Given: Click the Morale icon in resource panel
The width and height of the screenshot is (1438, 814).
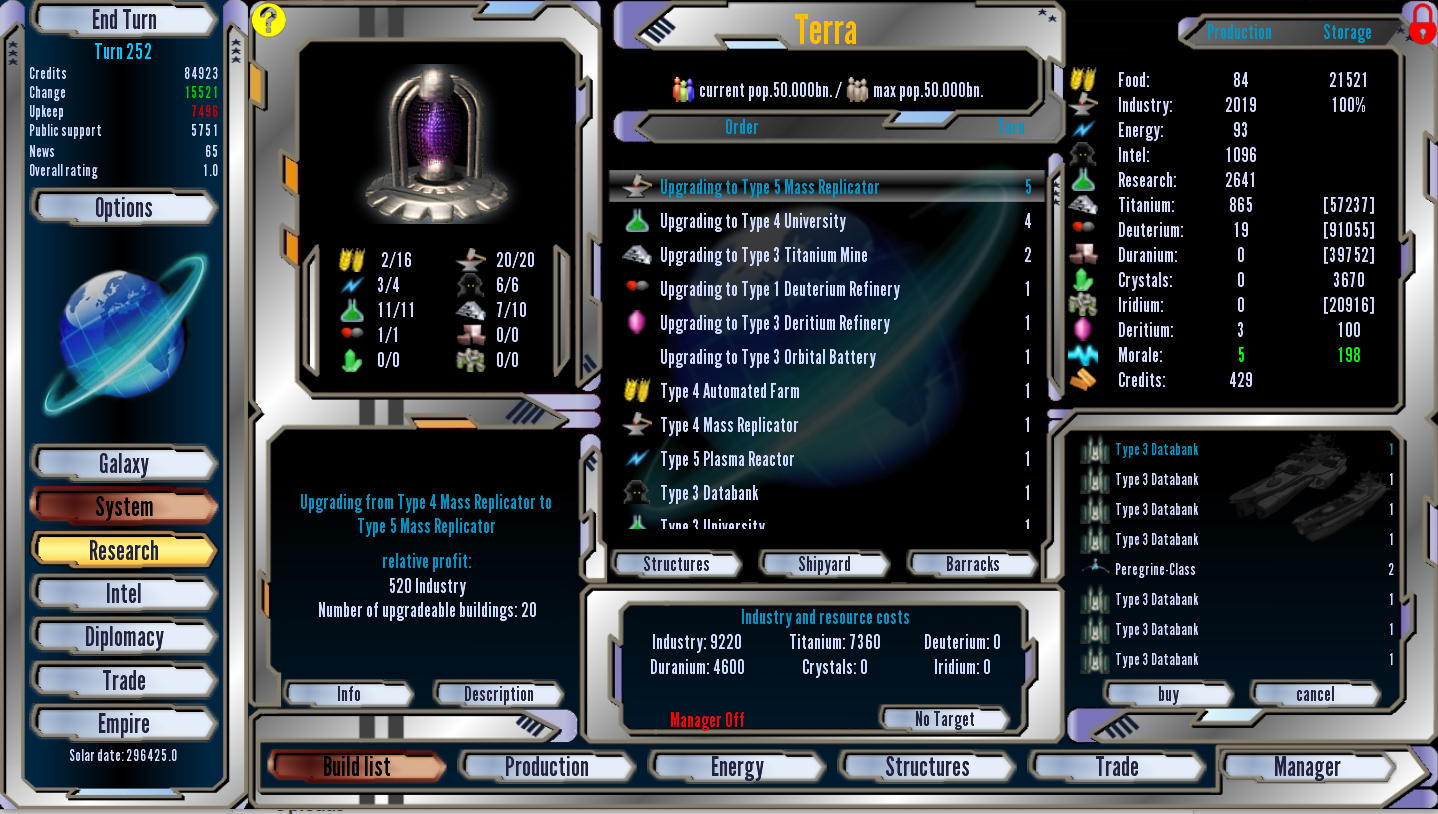Looking at the screenshot, I should point(1083,355).
